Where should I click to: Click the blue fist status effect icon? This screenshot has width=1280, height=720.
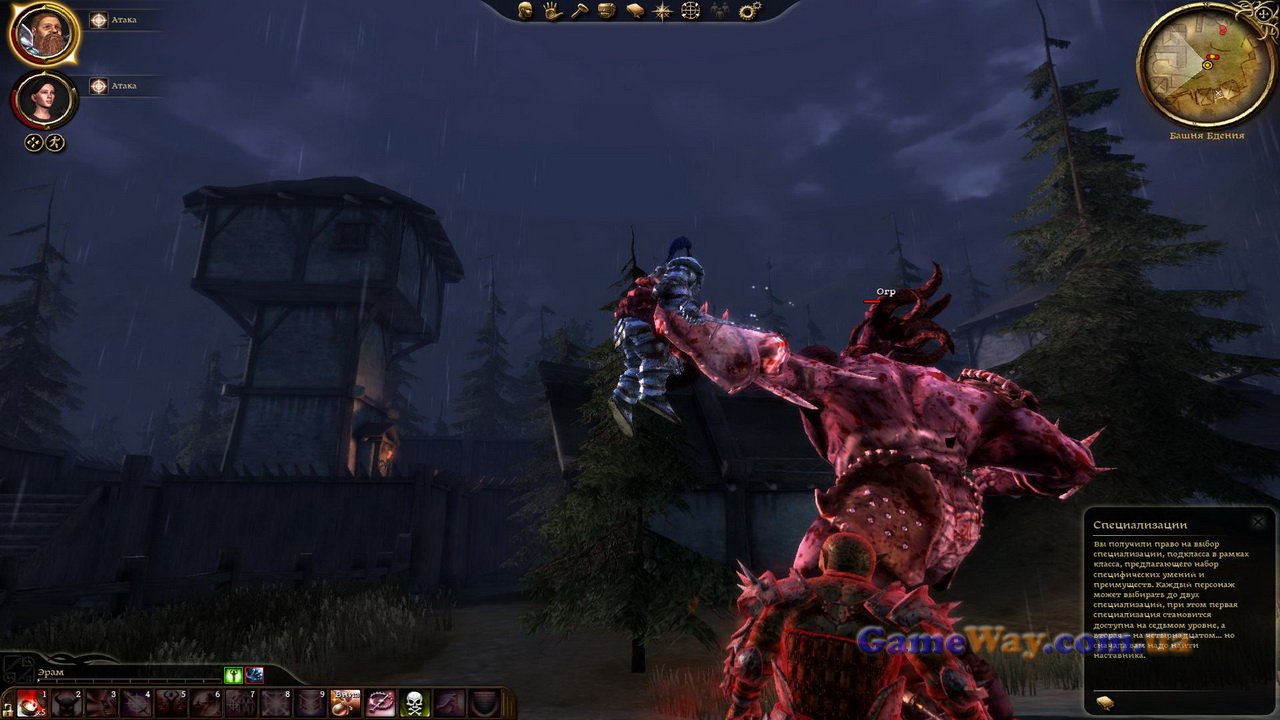[254, 675]
